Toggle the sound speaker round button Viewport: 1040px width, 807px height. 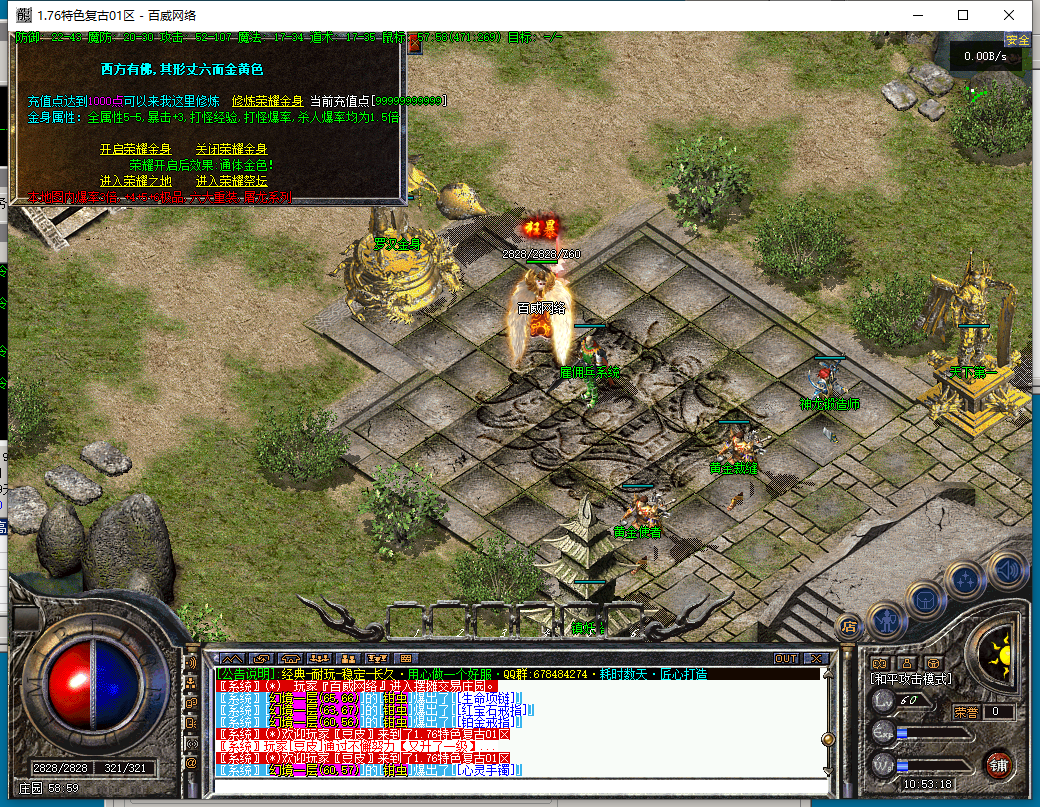pos(1007,570)
